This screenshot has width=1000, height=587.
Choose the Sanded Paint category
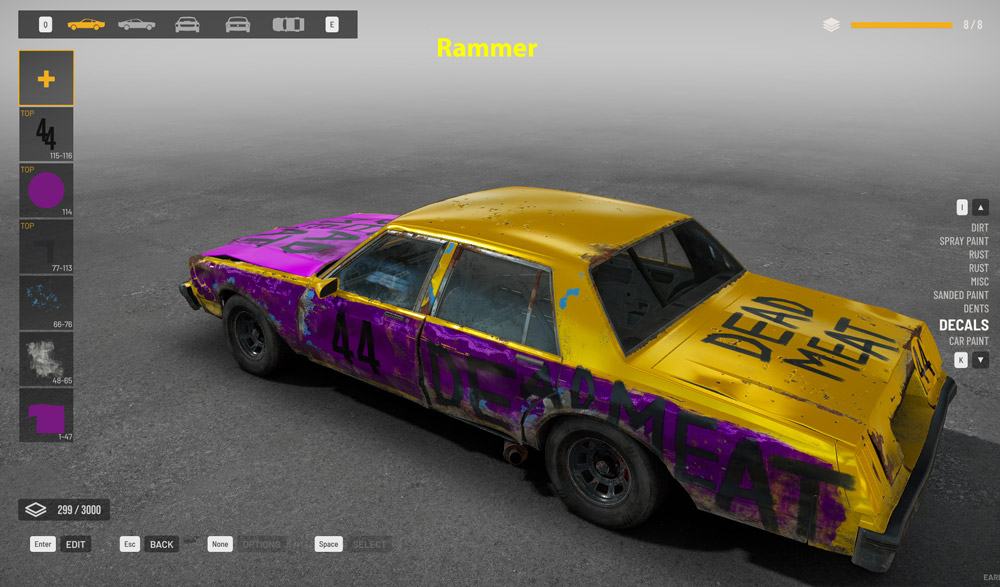pos(960,295)
